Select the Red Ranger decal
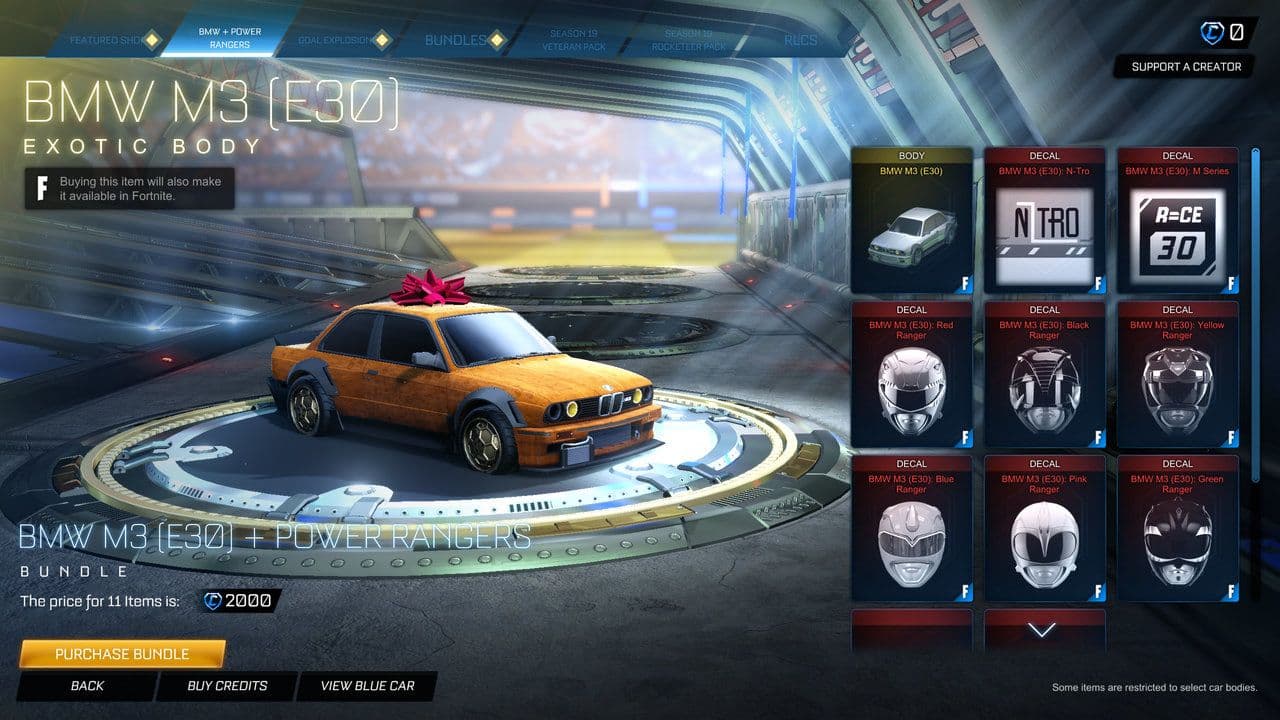 (911, 380)
